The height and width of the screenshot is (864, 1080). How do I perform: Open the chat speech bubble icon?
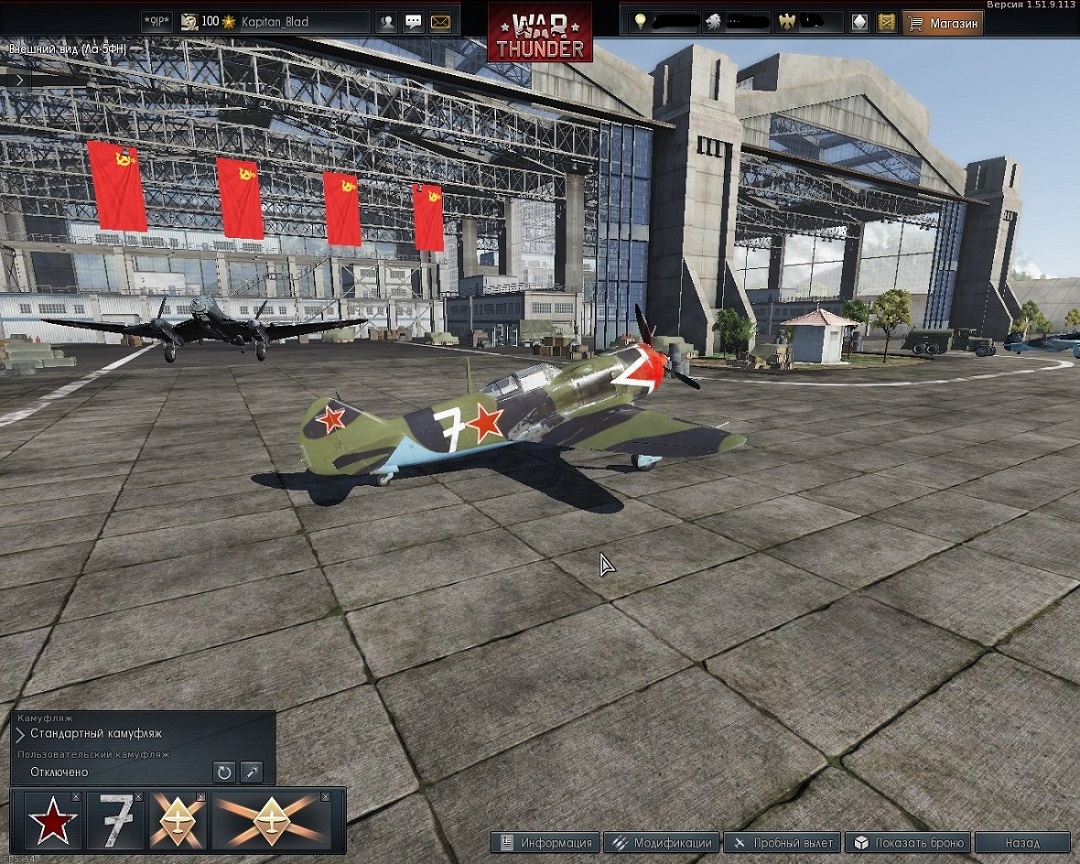[x=413, y=22]
